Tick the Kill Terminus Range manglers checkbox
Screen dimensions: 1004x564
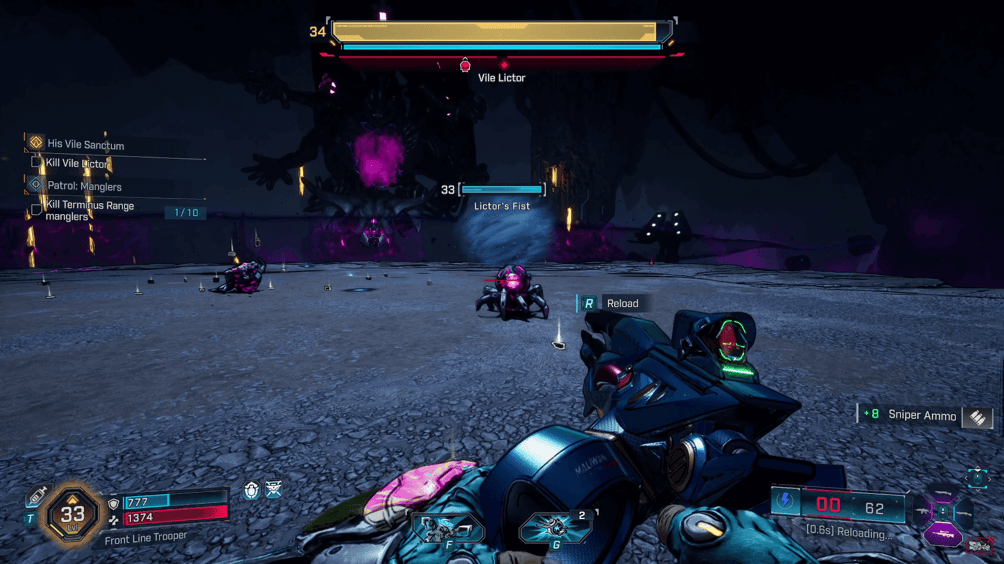point(37,208)
